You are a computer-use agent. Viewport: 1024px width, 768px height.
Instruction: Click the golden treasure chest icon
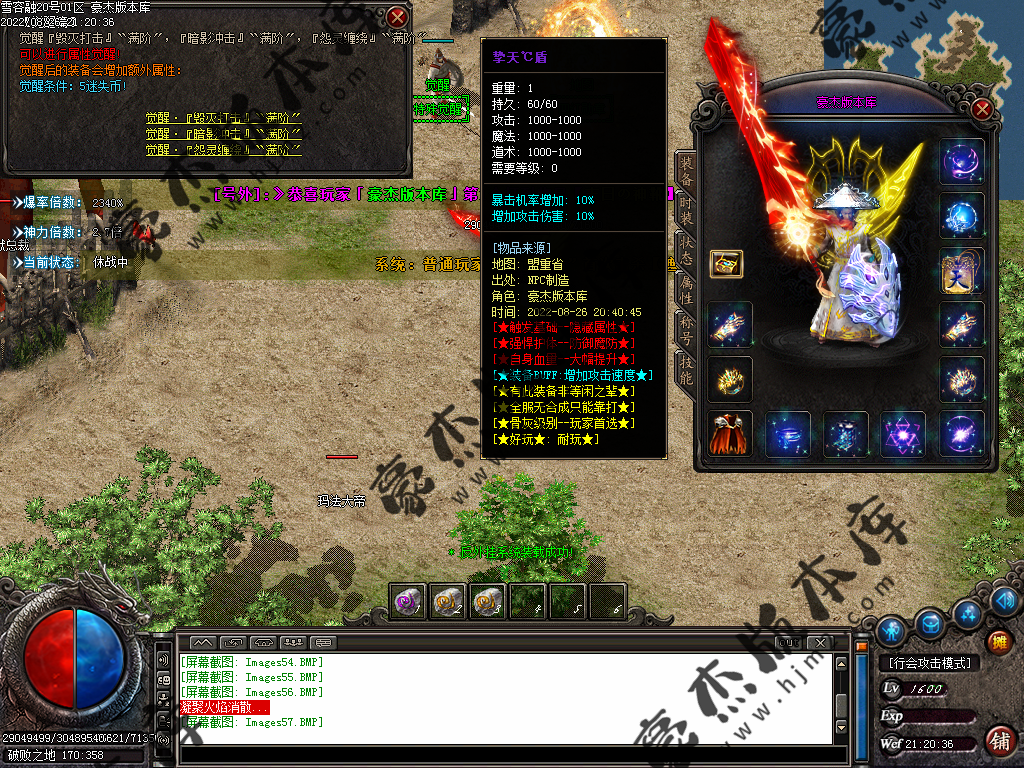point(726,264)
